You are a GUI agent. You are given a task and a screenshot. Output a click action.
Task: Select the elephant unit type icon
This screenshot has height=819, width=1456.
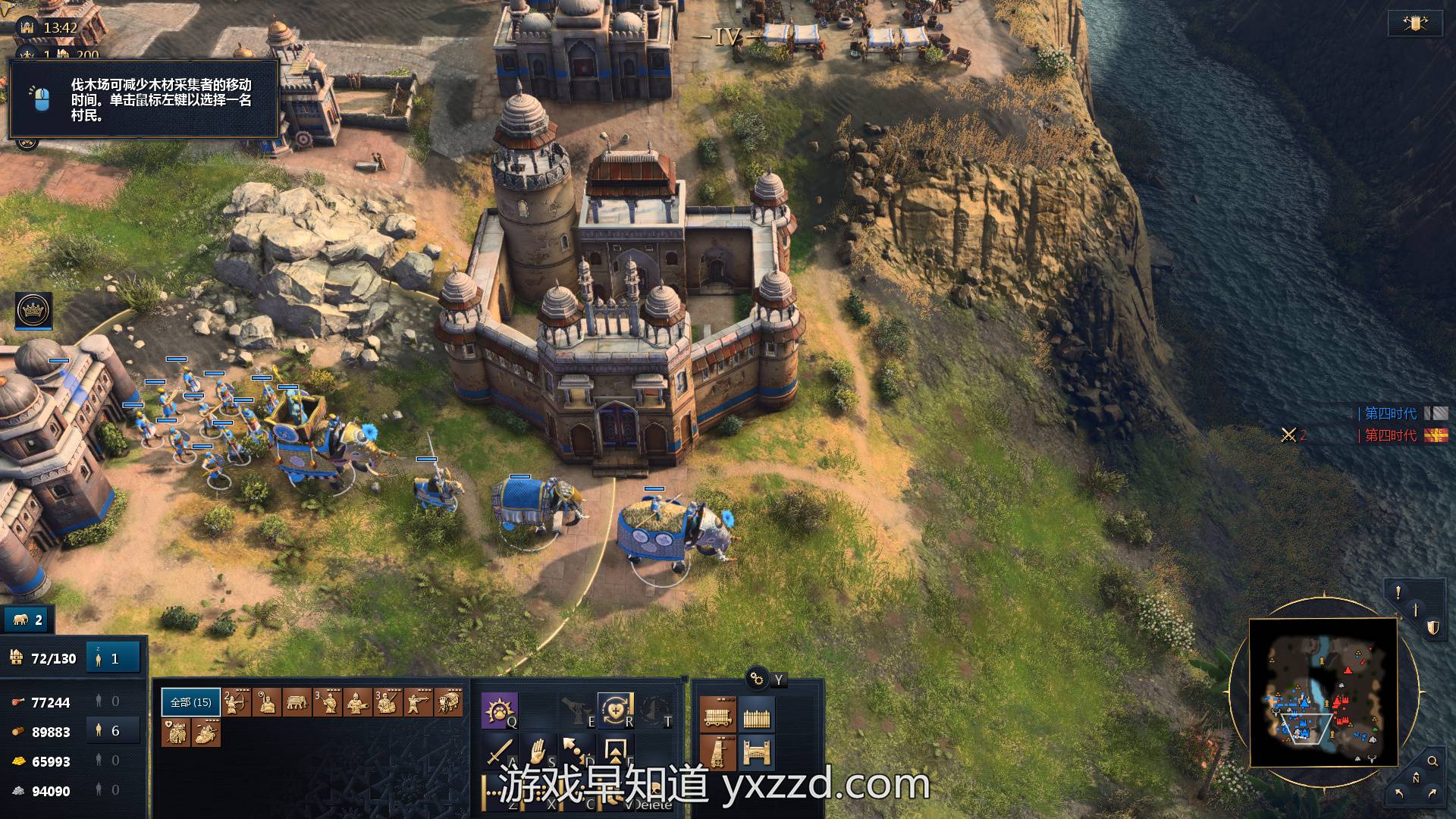coord(297,702)
